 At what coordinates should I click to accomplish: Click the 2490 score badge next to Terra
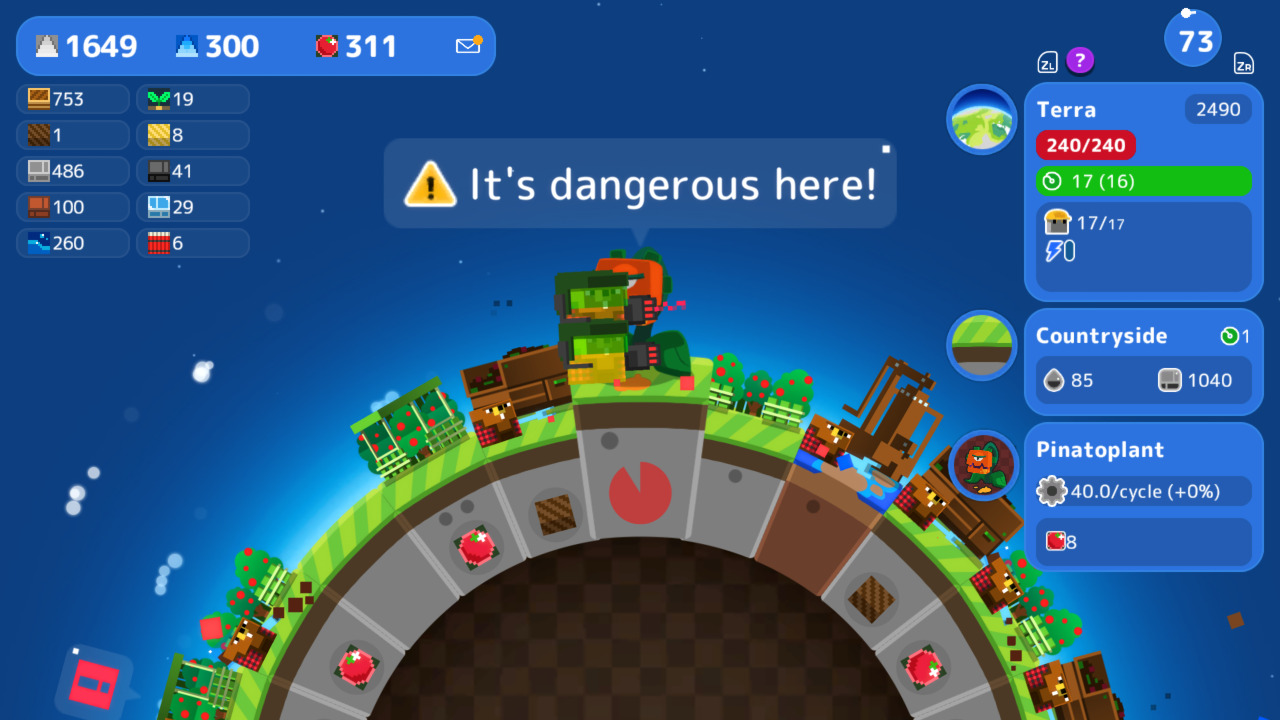1218,110
